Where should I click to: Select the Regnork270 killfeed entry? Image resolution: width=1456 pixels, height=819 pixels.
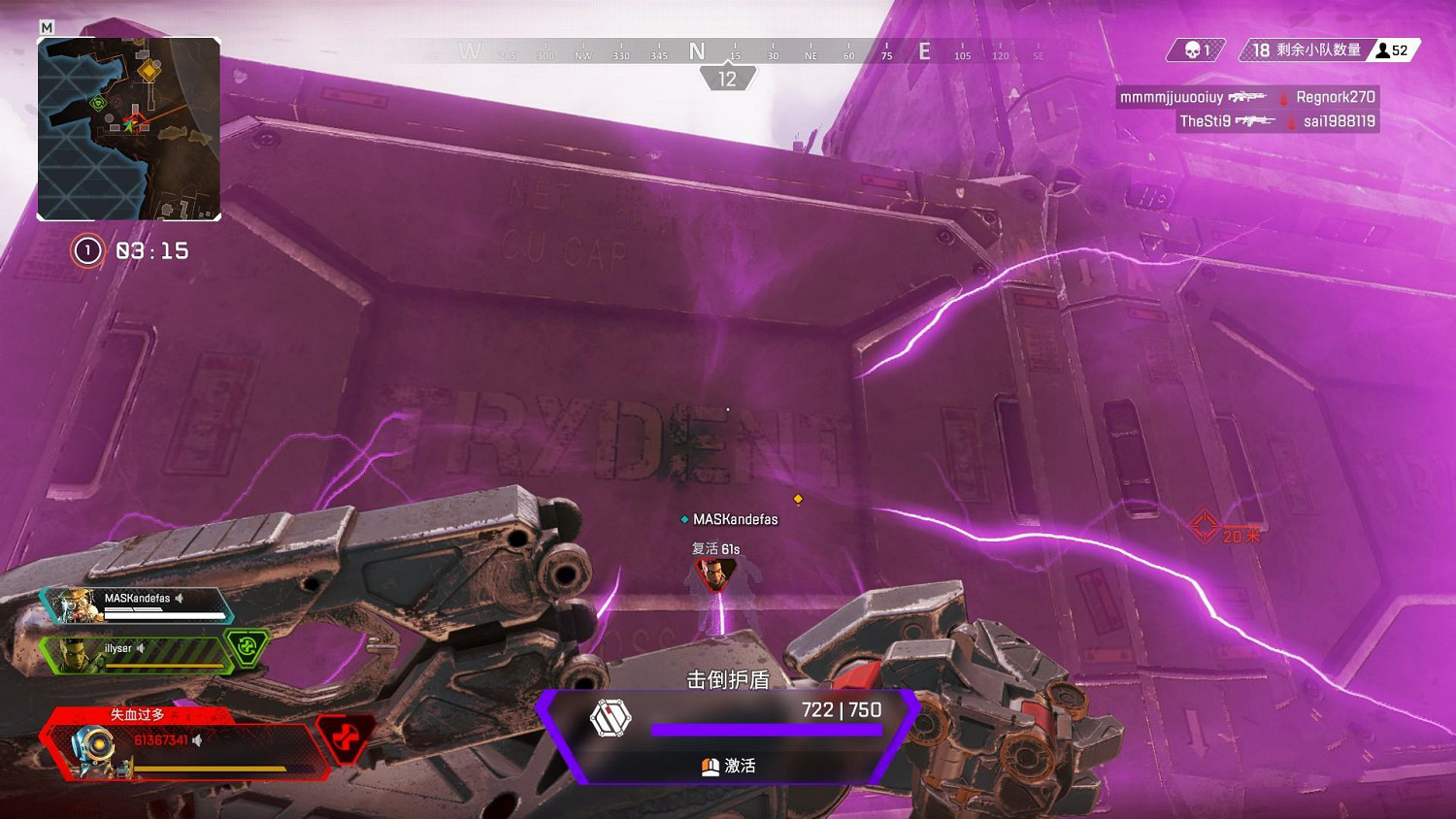[1335, 97]
